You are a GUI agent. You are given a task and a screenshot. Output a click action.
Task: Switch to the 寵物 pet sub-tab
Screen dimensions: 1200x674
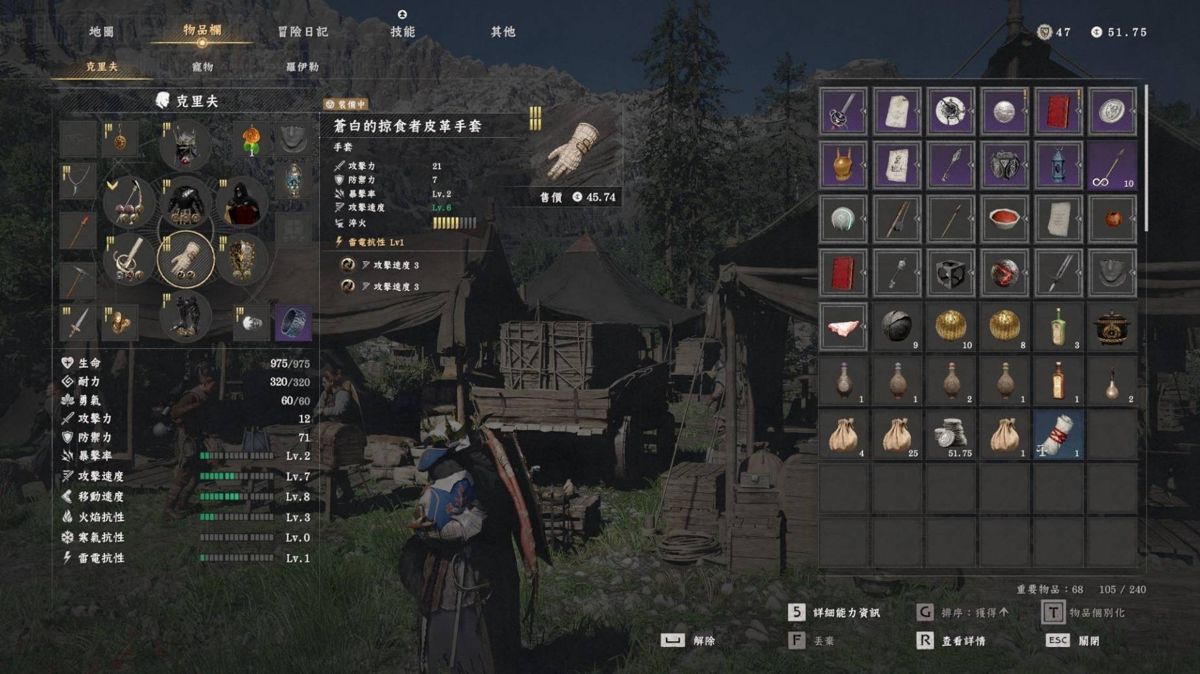[203, 67]
